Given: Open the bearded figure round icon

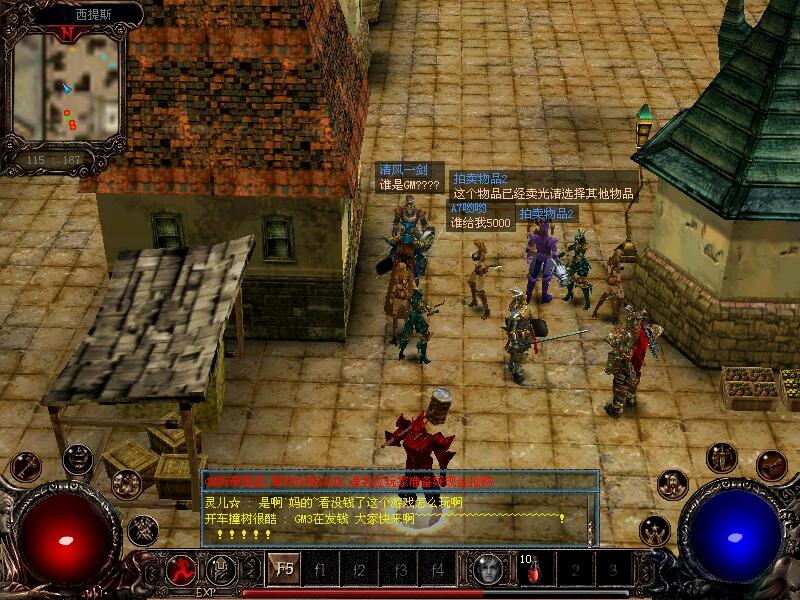Looking at the screenshot, I should coord(673,484).
